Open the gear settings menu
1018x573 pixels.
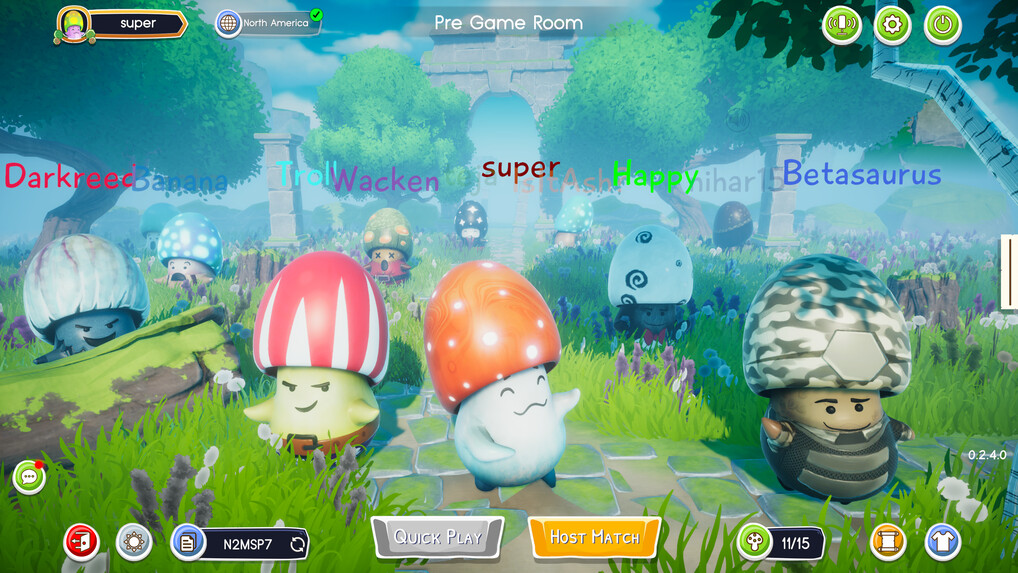892,25
